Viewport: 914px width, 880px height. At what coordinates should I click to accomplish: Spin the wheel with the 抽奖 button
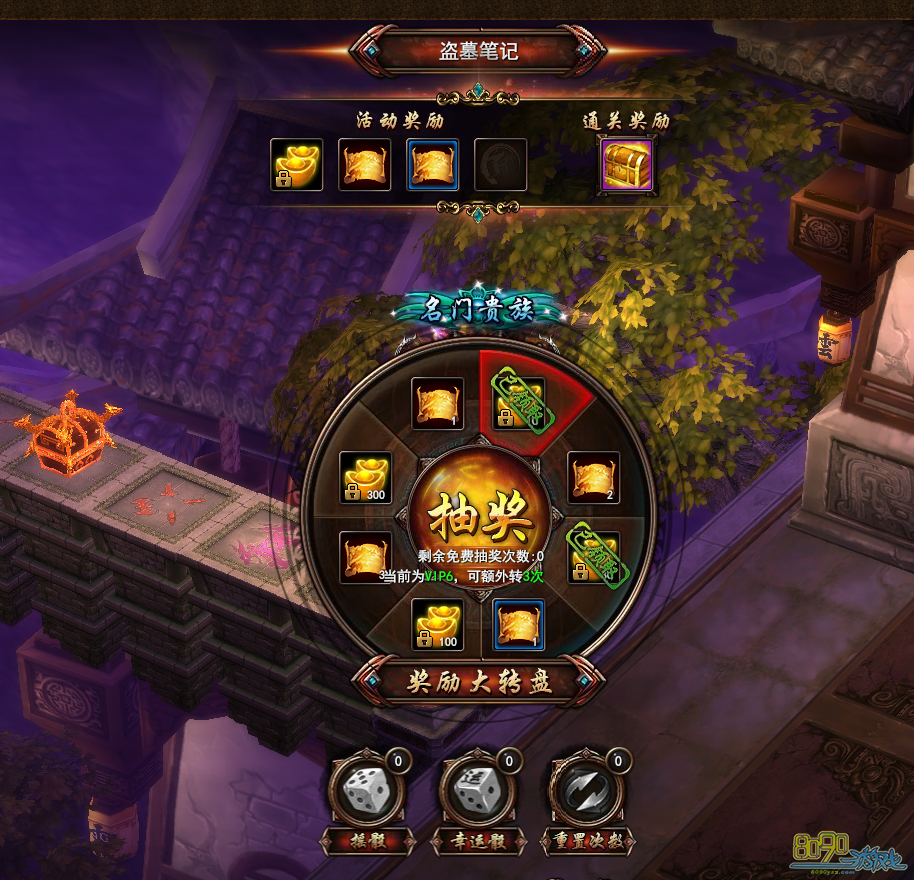478,517
